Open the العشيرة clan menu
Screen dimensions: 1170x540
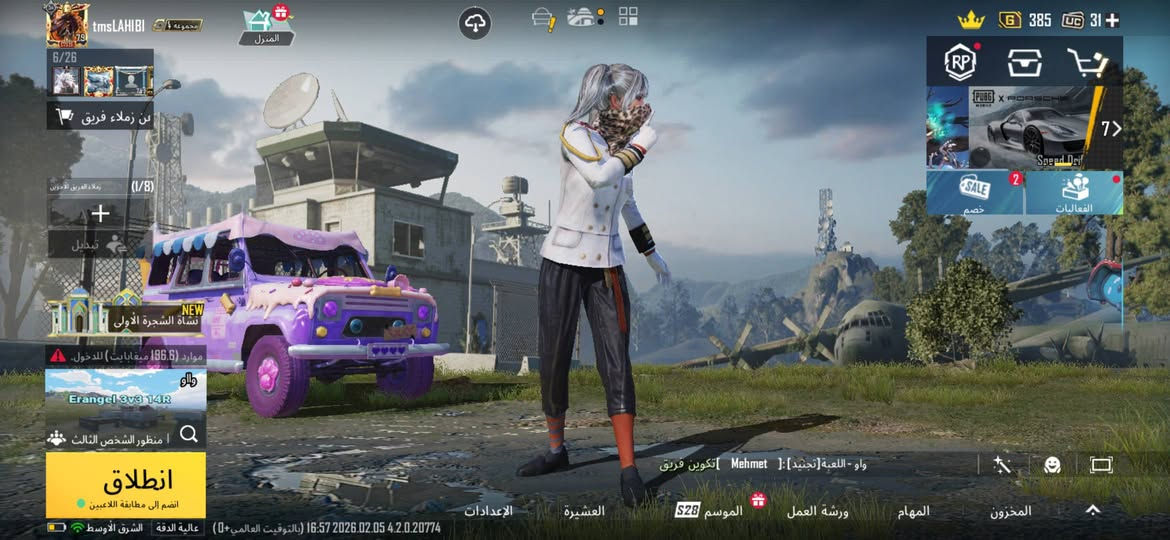click(x=584, y=511)
